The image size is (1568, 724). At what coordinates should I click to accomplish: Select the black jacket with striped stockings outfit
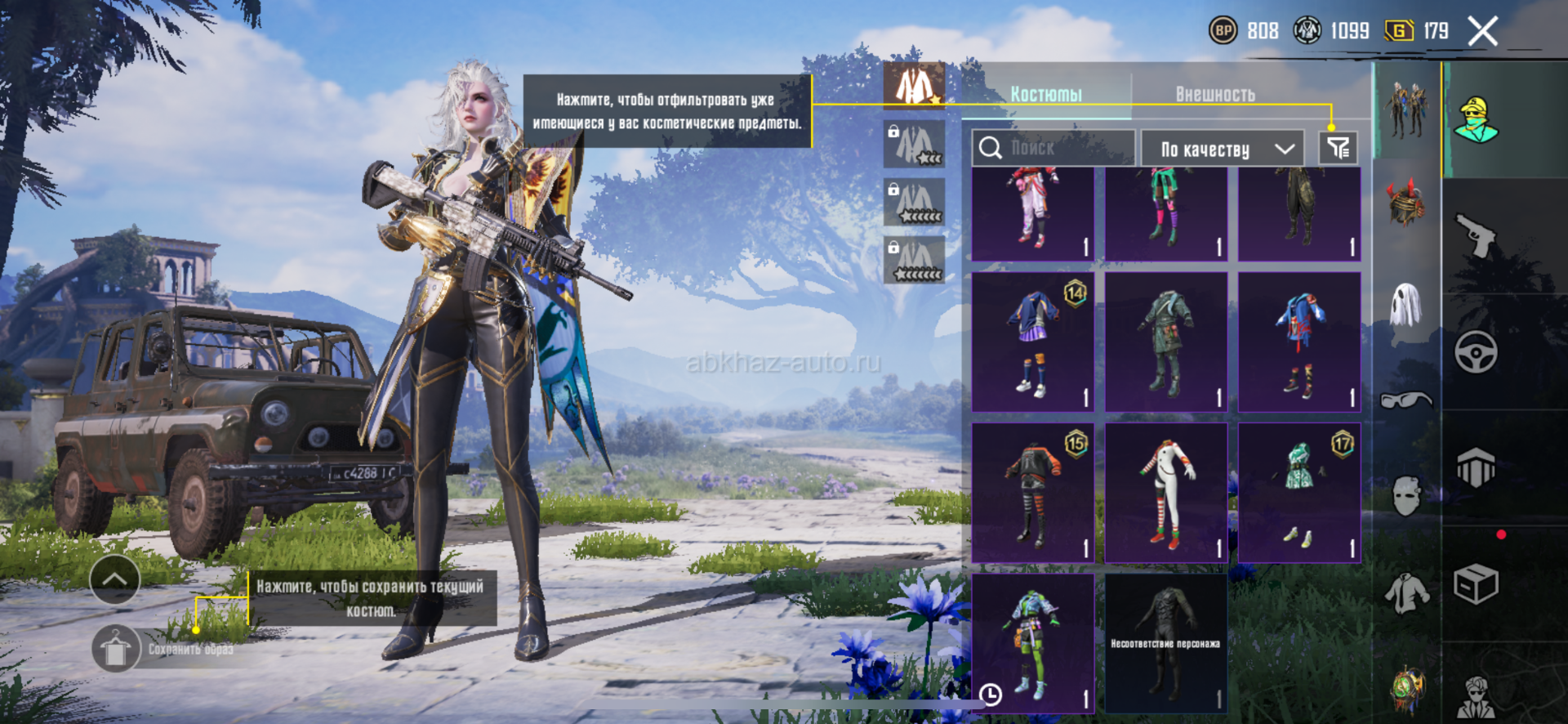tap(1032, 493)
